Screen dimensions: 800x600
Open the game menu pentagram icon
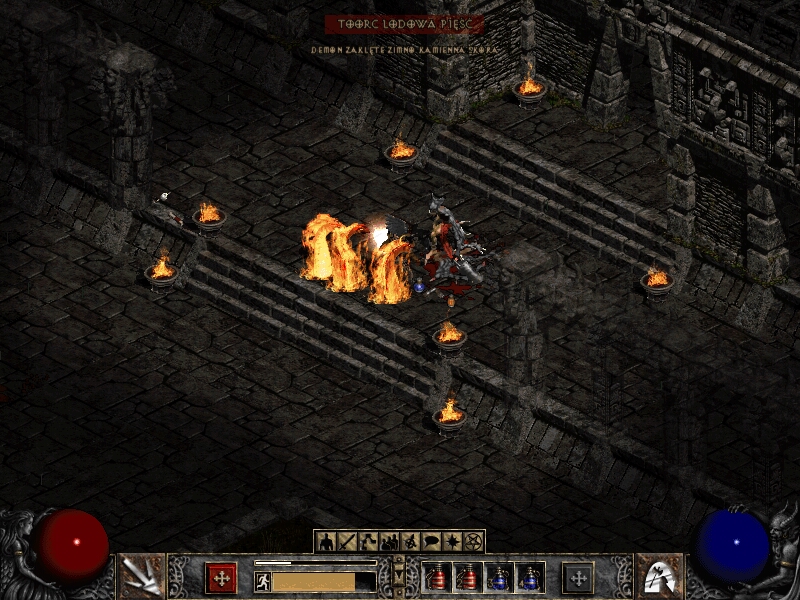[473, 542]
